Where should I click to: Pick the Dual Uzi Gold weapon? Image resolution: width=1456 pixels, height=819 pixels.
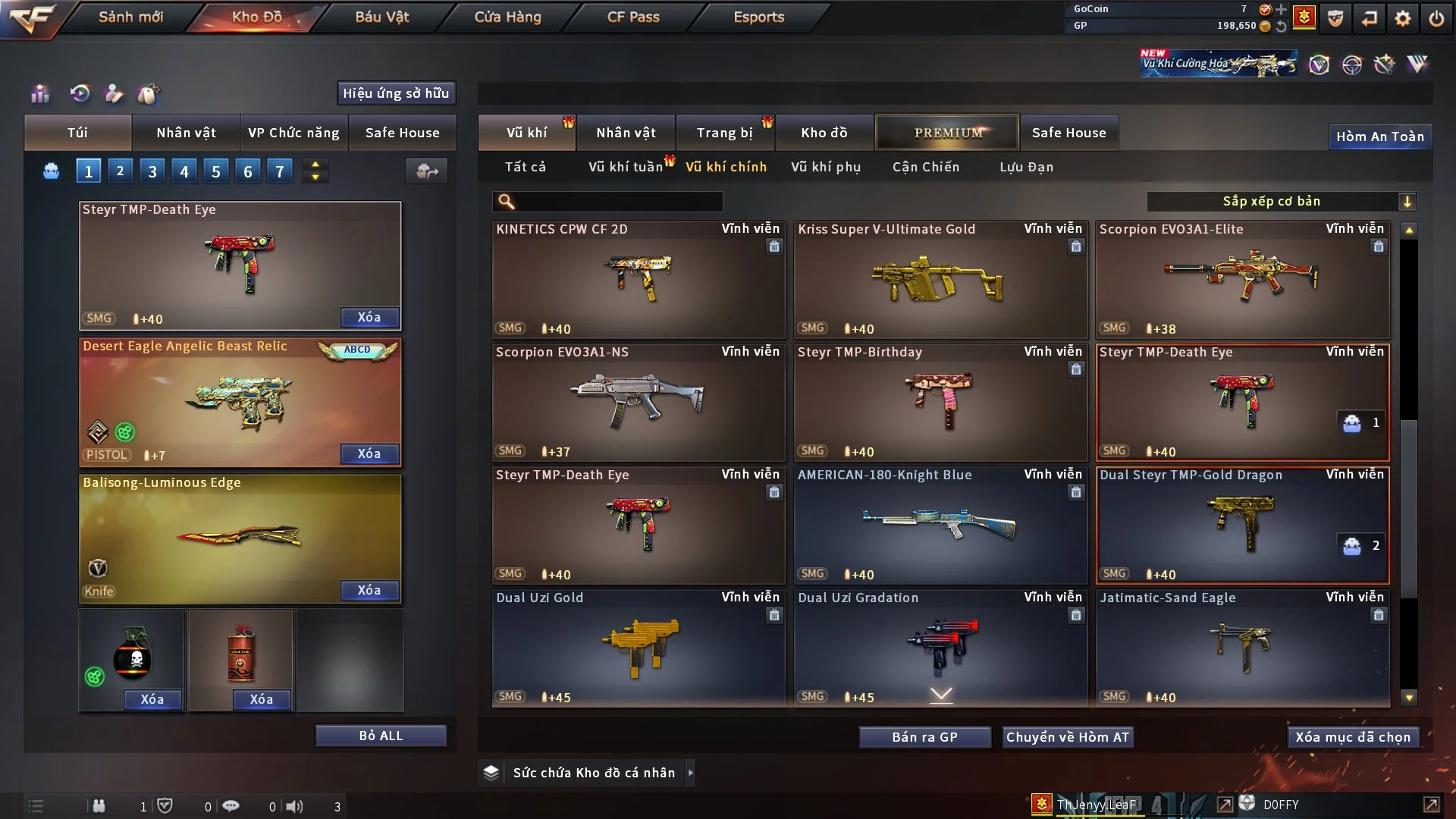tap(638, 649)
